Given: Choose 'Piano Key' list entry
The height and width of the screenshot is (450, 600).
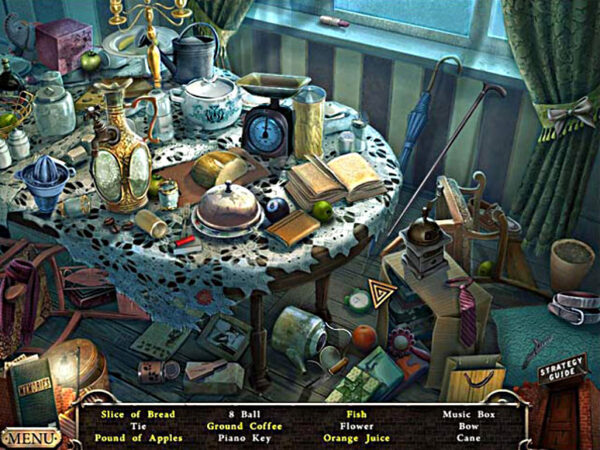Looking at the screenshot, I should pos(244,438).
